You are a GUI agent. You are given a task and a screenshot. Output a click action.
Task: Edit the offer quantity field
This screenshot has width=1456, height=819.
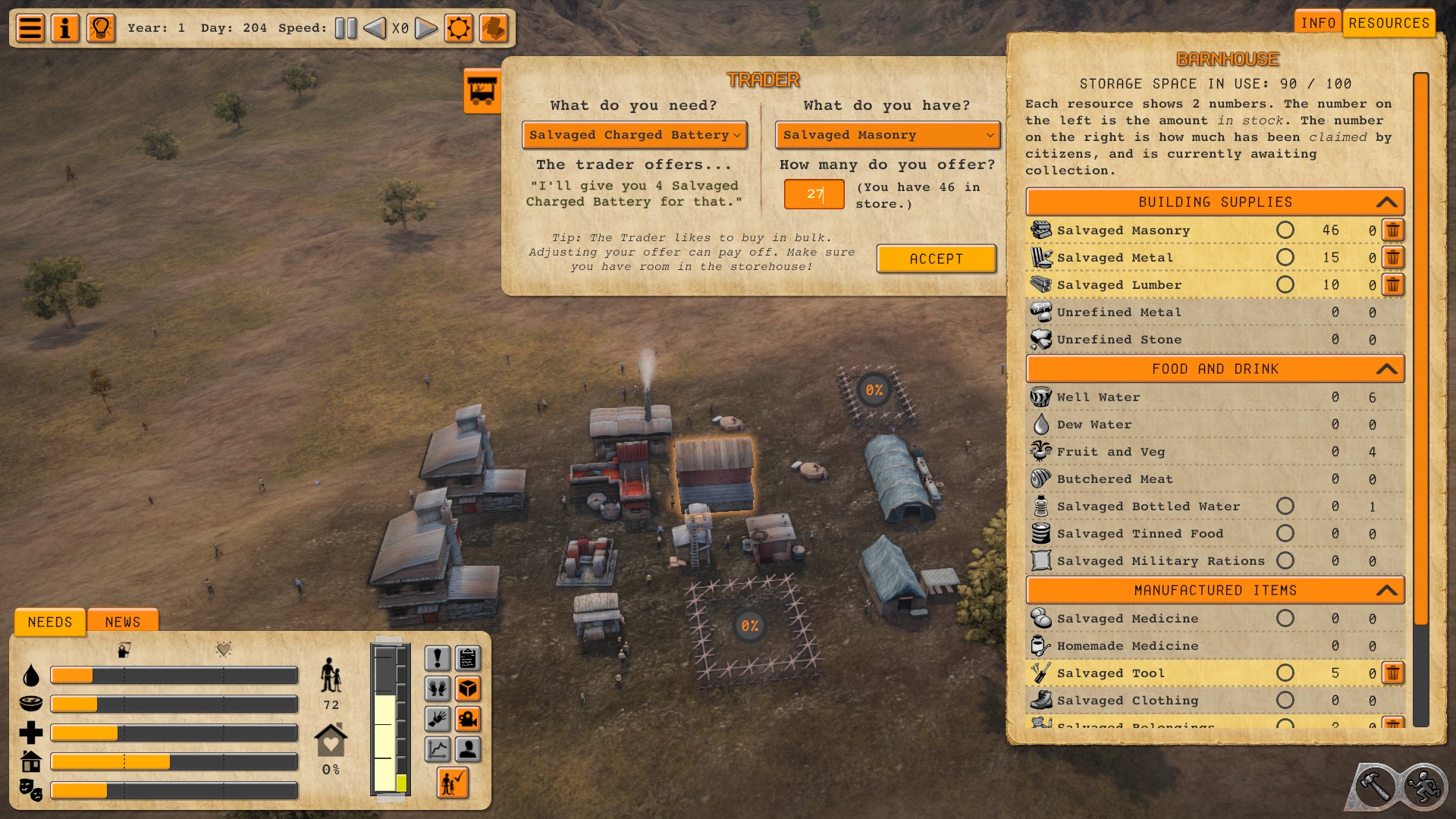click(814, 194)
